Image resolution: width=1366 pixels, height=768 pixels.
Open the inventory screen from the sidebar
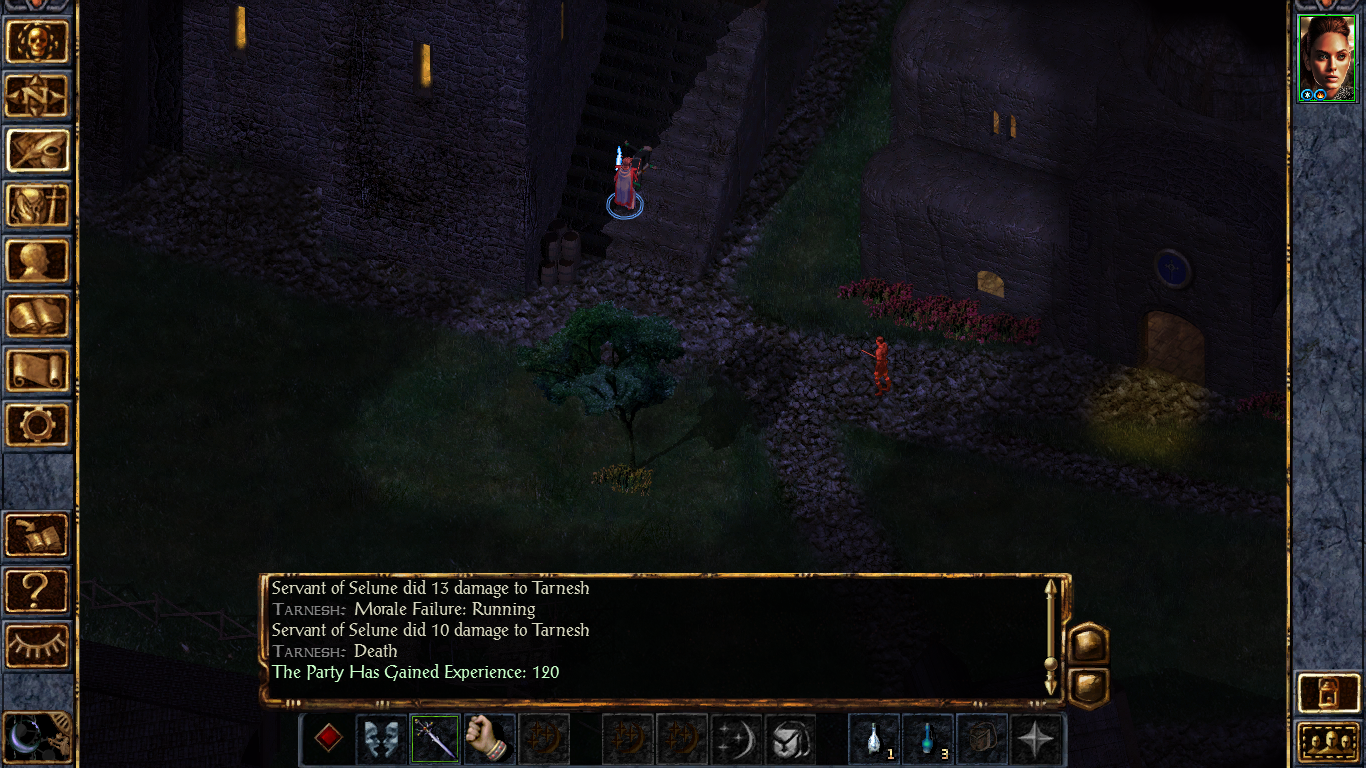[x=38, y=206]
